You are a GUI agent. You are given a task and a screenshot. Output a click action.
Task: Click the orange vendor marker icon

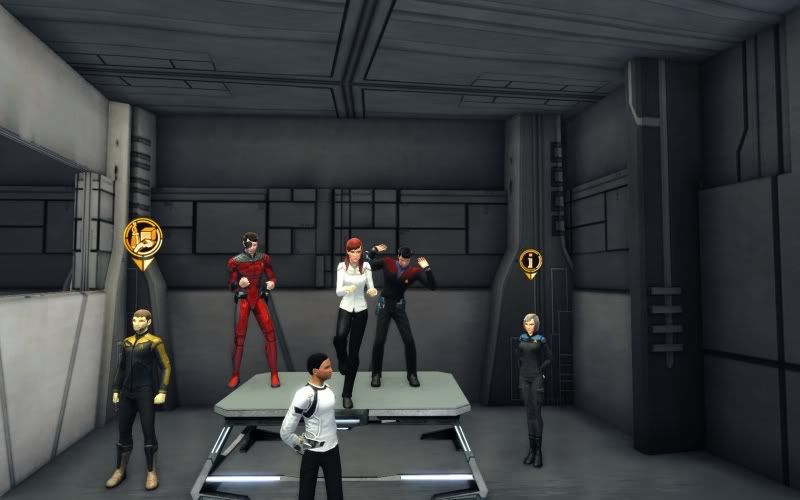(x=143, y=239)
